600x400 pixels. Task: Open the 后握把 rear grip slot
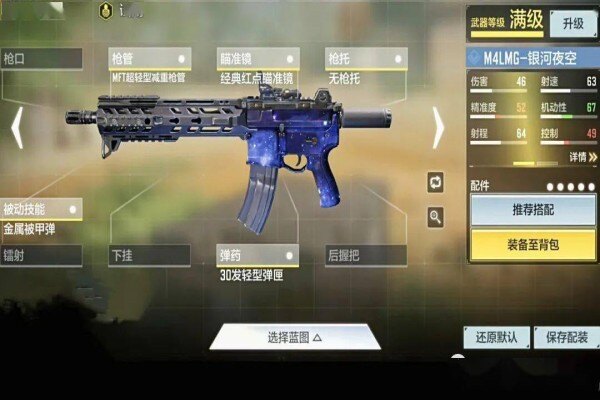click(365, 256)
